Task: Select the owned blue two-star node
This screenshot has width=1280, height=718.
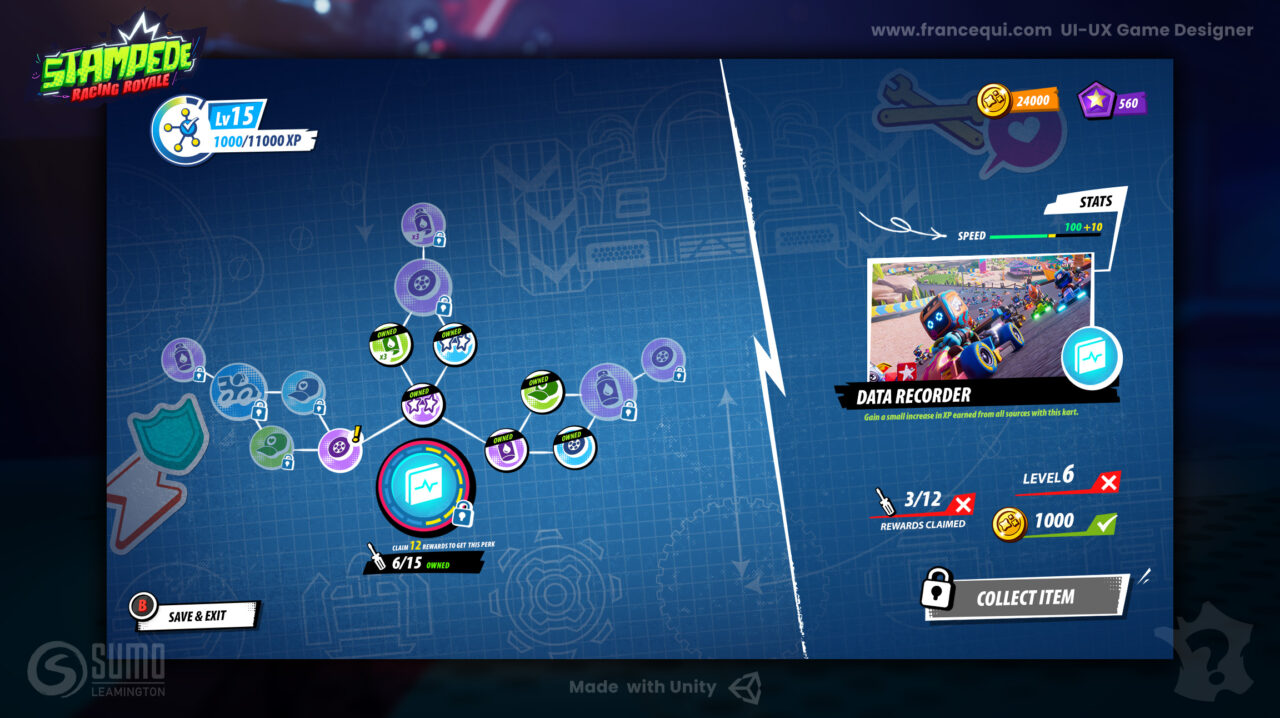Action: click(x=455, y=345)
